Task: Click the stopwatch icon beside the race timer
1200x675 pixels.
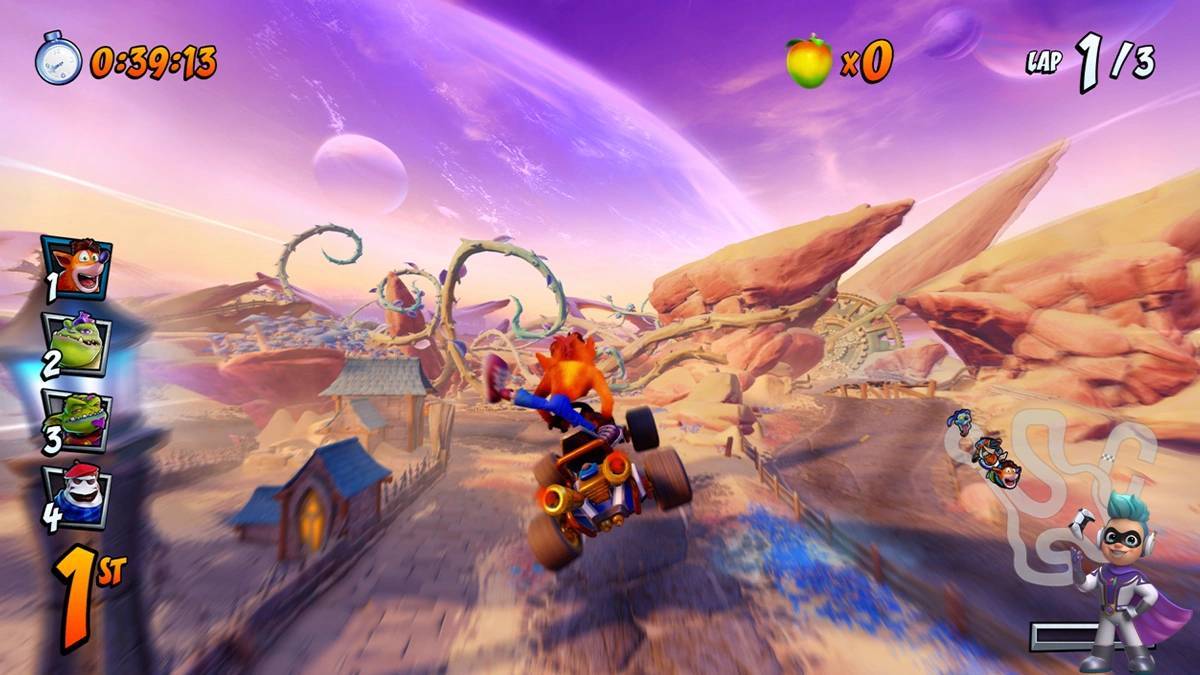Action: 58,60
